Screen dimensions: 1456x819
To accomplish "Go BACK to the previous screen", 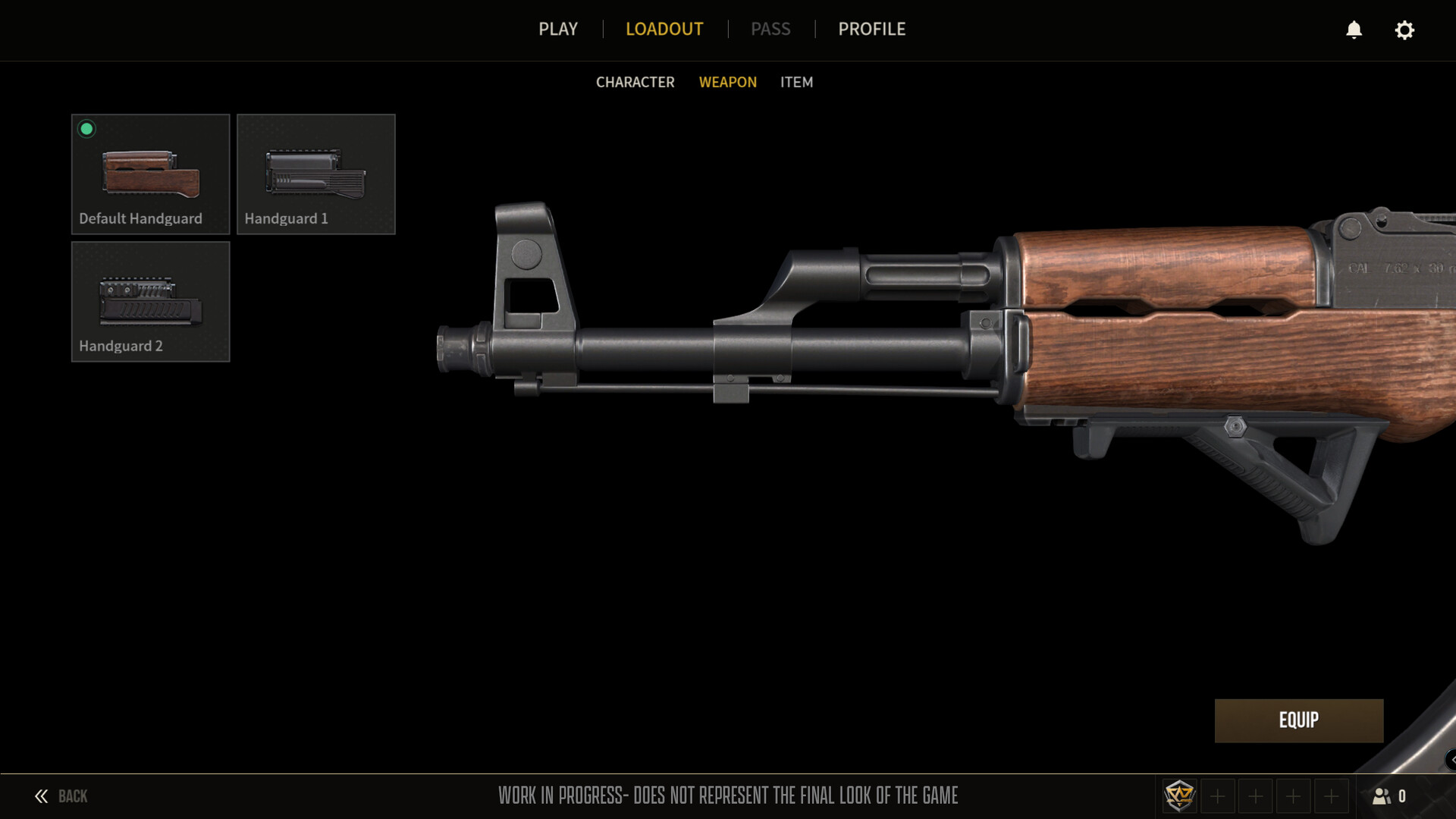I will pos(61,796).
